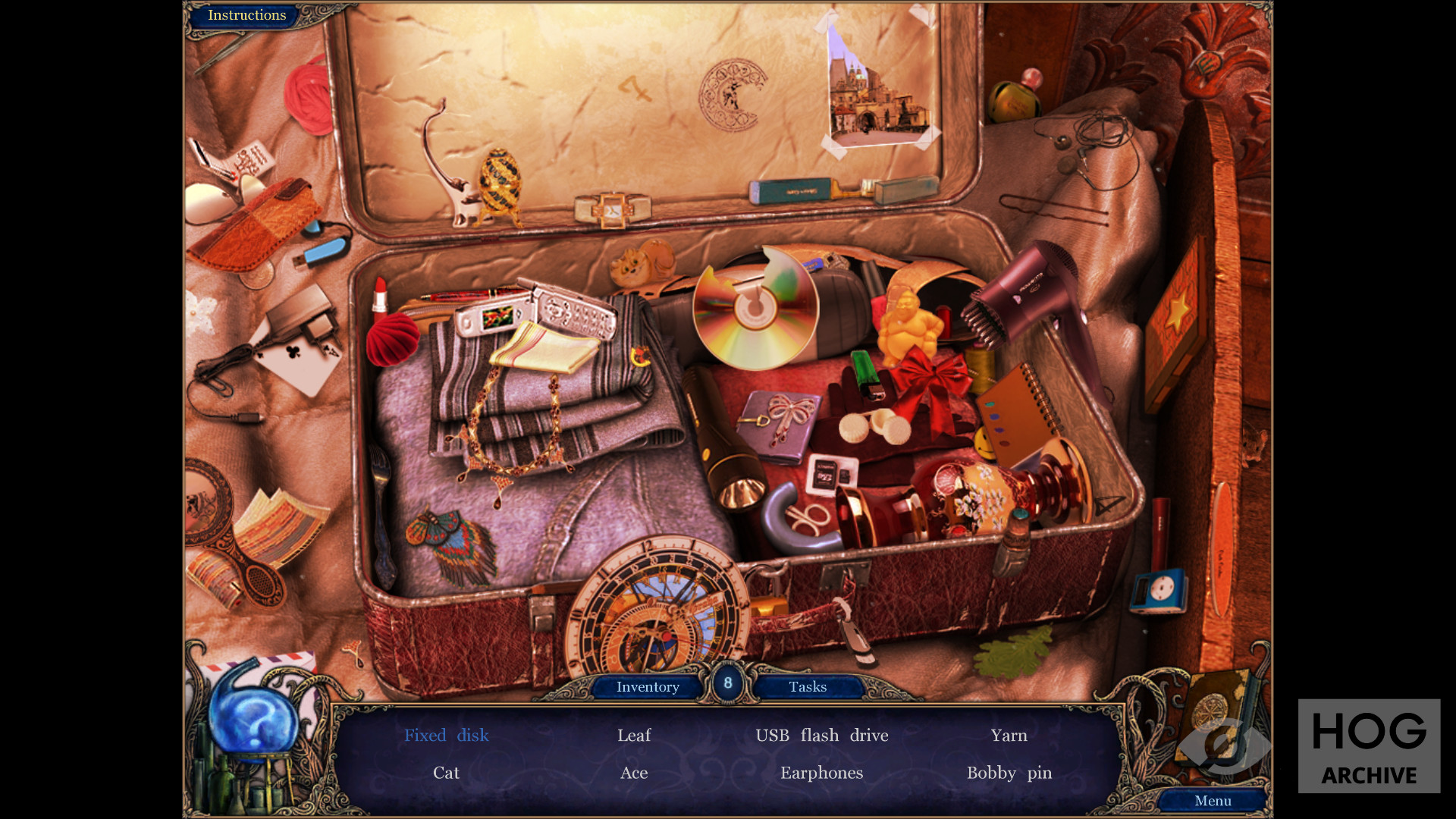Select the 'Ace' list entry
Image resolution: width=1456 pixels, height=819 pixels.
634,773
